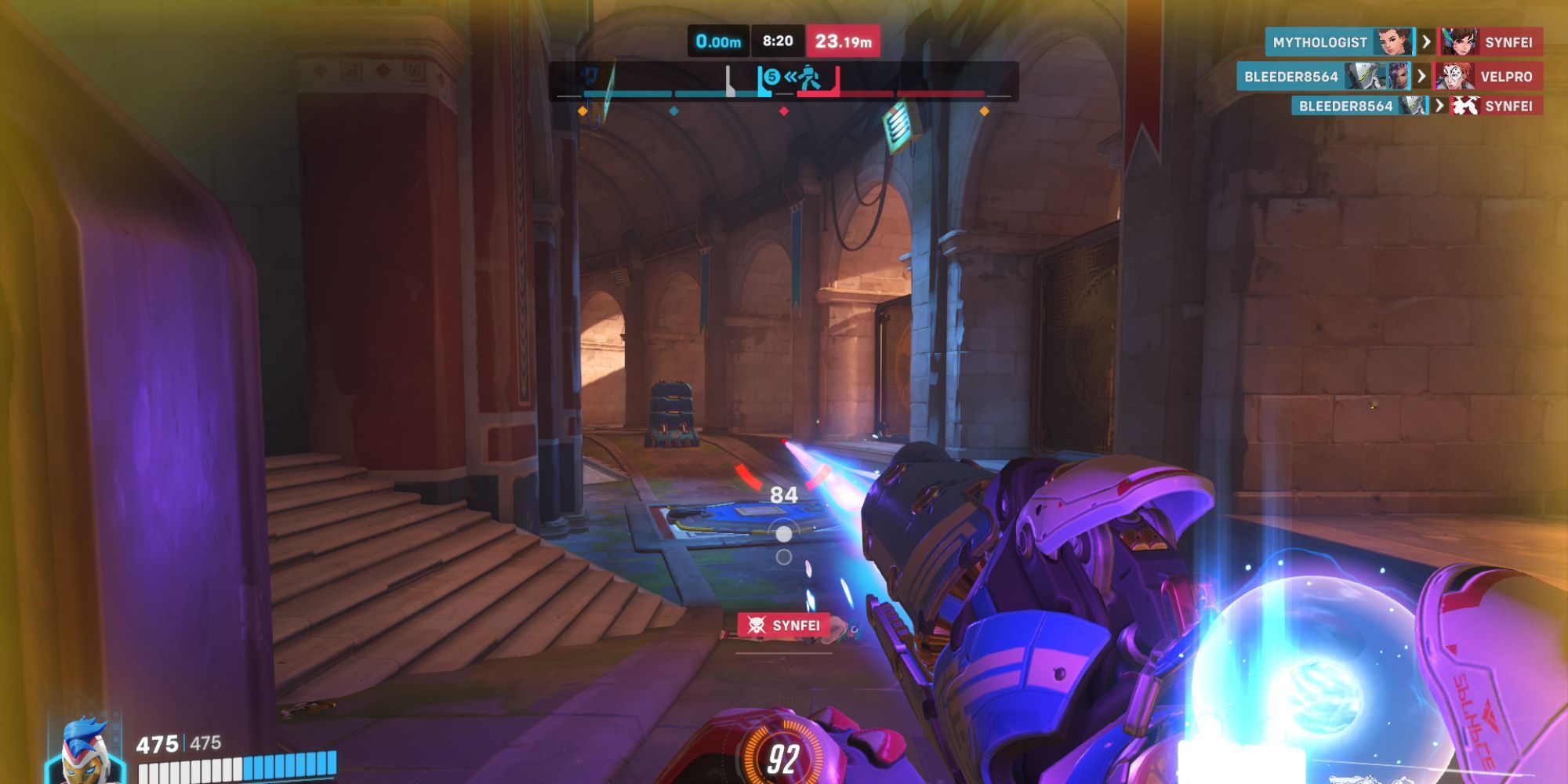The image size is (1568, 784).
Task: Expand the chevron arrow after MYTHOLOGIST
Action: pyautogui.click(x=1426, y=40)
